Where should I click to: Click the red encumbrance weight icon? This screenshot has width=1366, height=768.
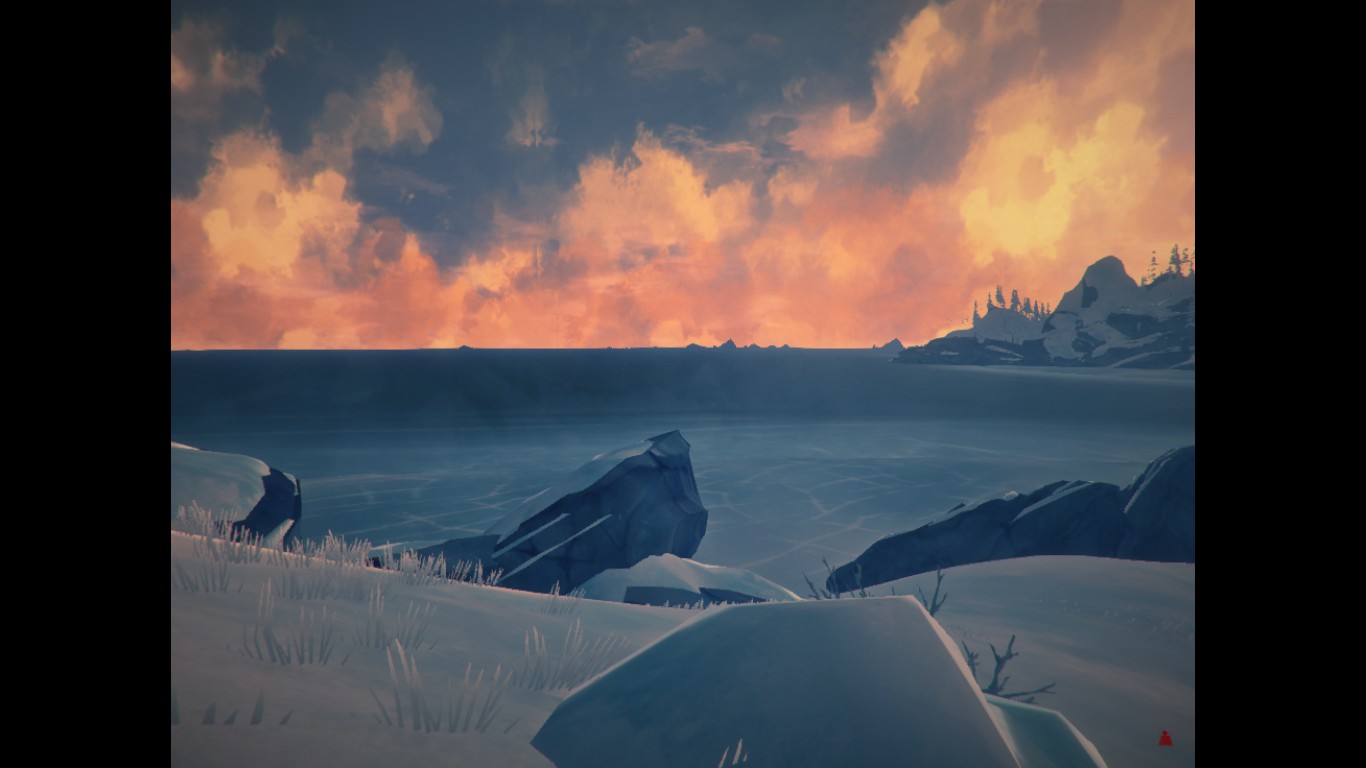pyautogui.click(x=1164, y=739)
